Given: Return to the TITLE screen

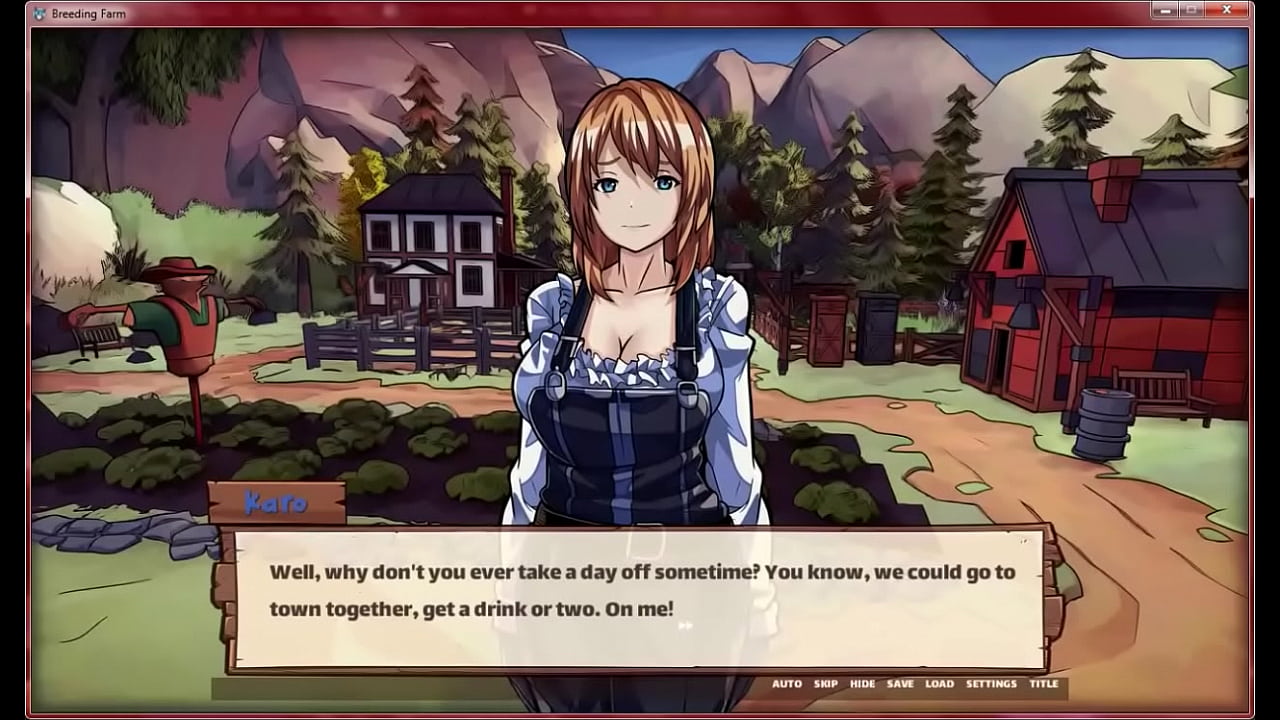Looking at the screenshot, I should [x=1044, y=684].
